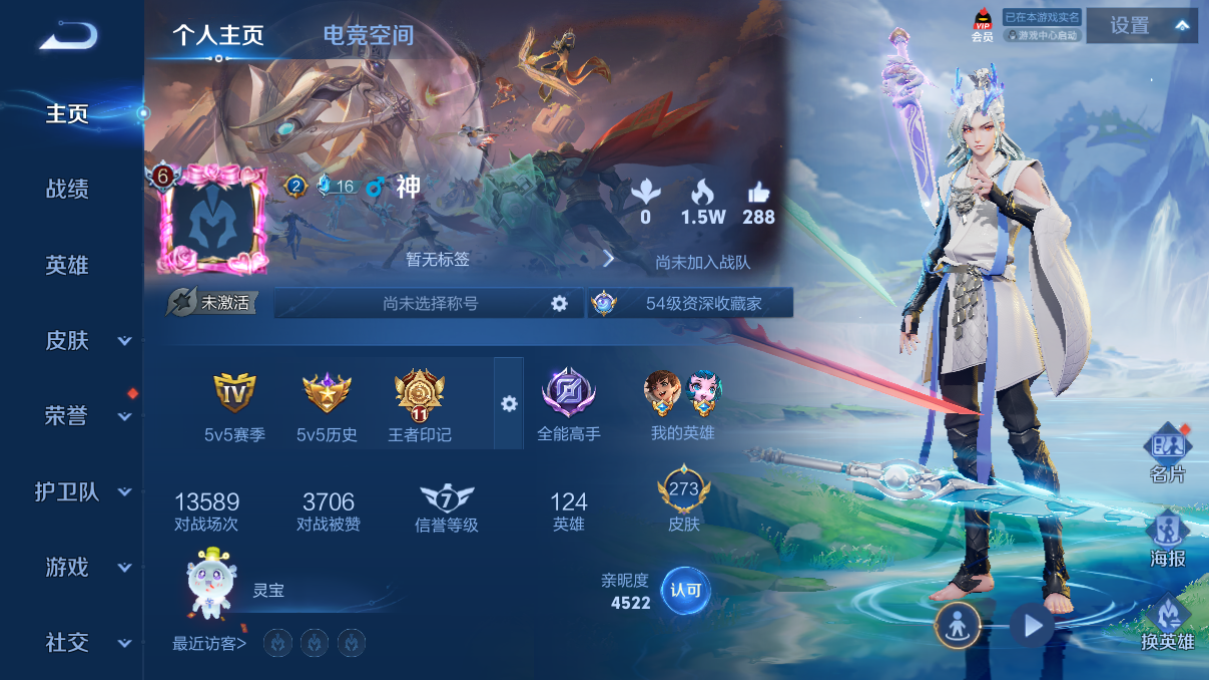
Task: View the 54级资深收藏家 collector badge
Action: (690, 303)
